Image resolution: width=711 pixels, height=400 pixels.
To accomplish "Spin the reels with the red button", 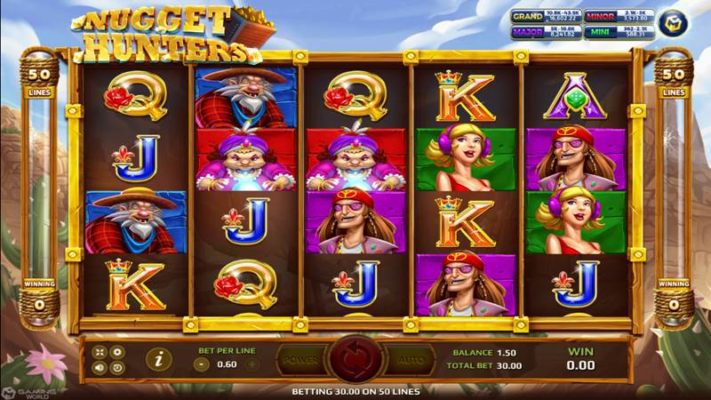I will coord(352,356).
